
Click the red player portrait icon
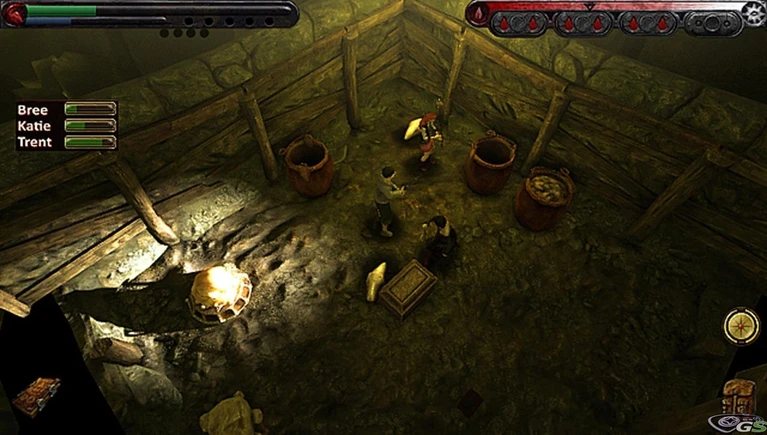click(x=13, y=13)
